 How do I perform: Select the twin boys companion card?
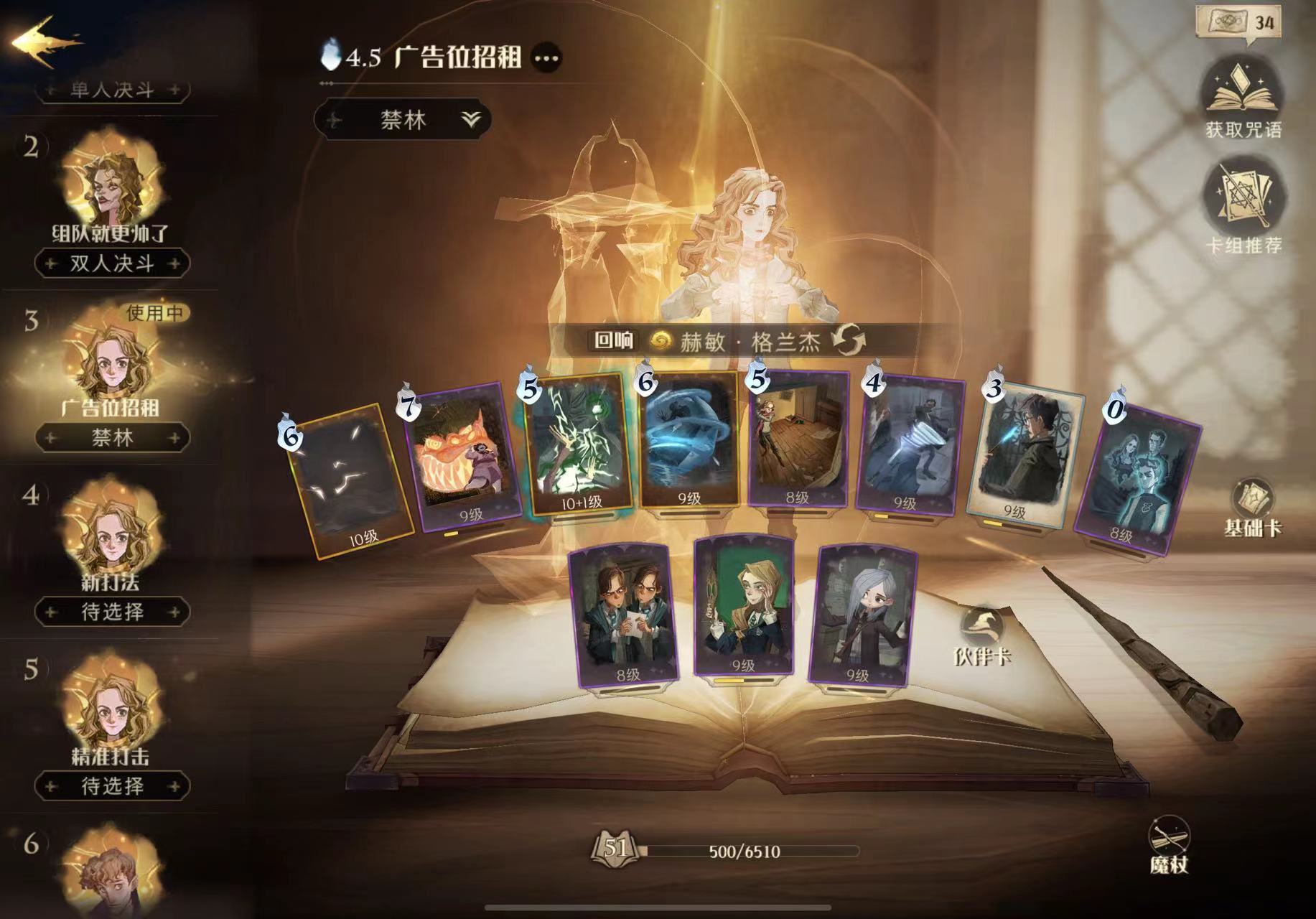click(x=623, y=614)
